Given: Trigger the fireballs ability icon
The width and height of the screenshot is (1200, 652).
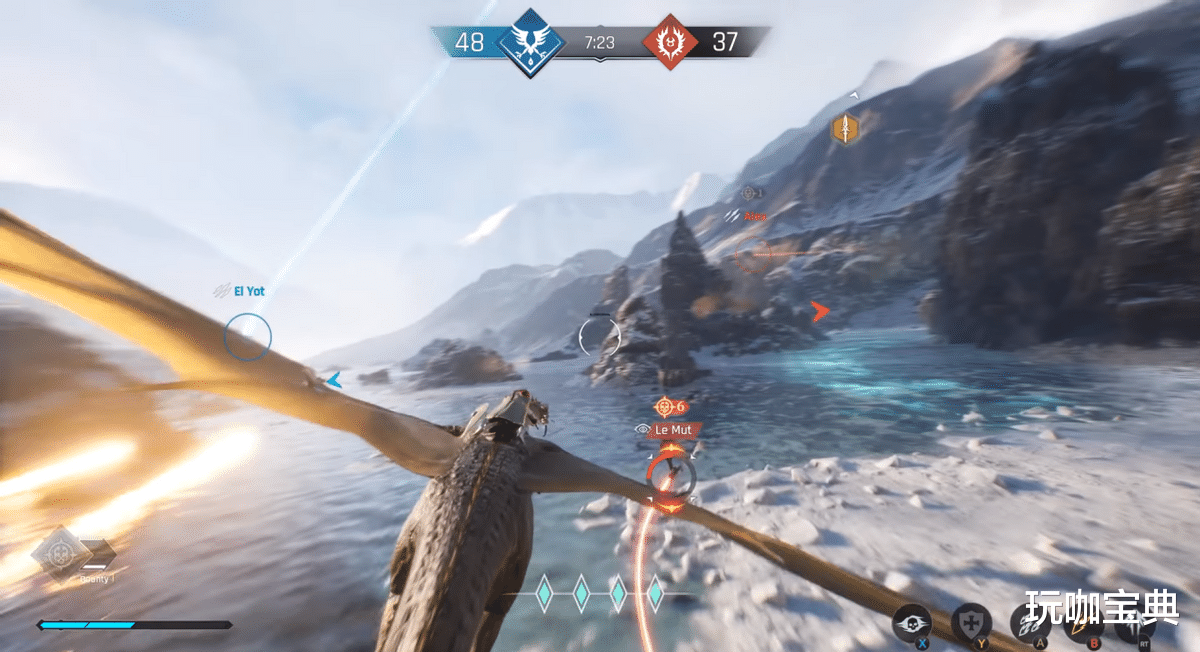Looking at the screenshot, I should click(x=1029, y=623).
